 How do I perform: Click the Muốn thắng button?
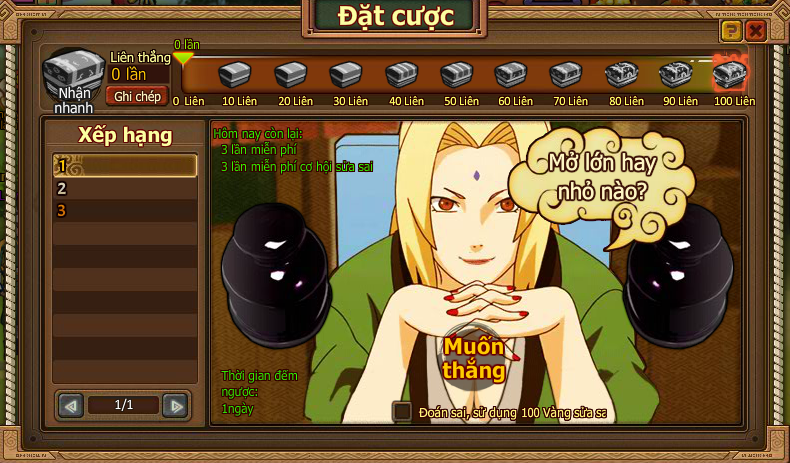tap(475, 357)
